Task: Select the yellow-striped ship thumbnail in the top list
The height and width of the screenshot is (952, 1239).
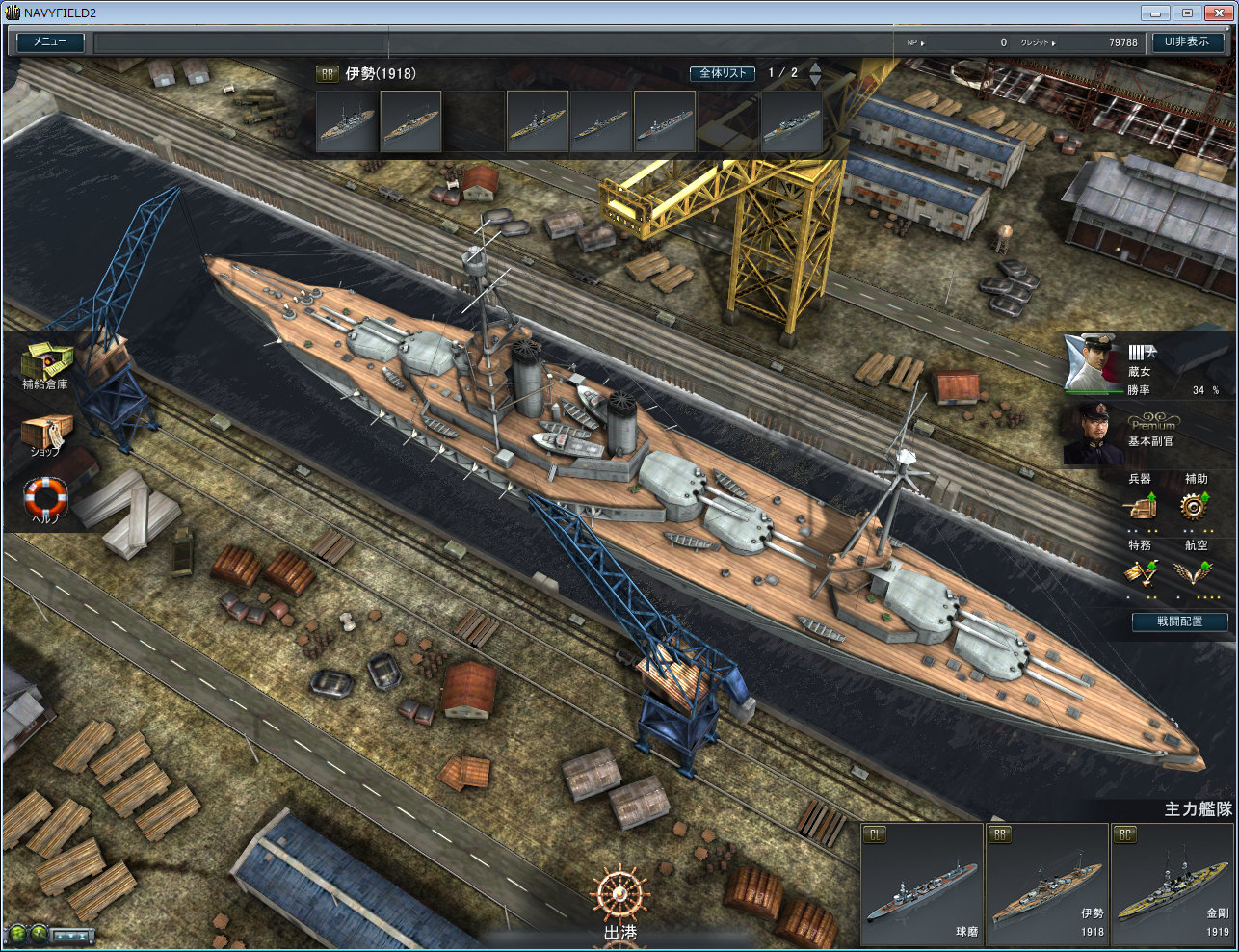Action: pyautogui.click(x=538, y=122)
